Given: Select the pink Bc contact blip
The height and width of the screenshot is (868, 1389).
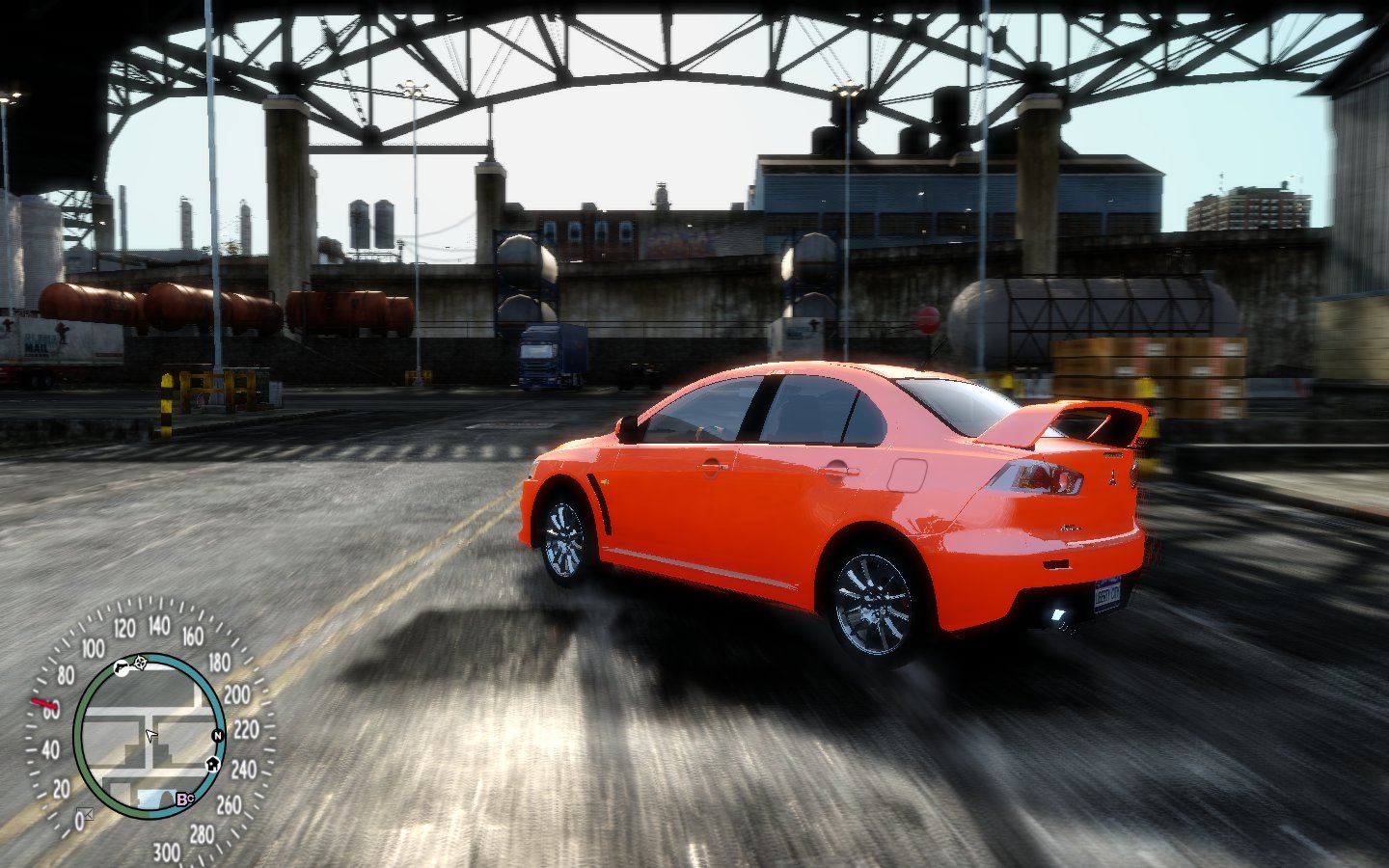Looking at the screenshot, I should (x=184, y=799).
